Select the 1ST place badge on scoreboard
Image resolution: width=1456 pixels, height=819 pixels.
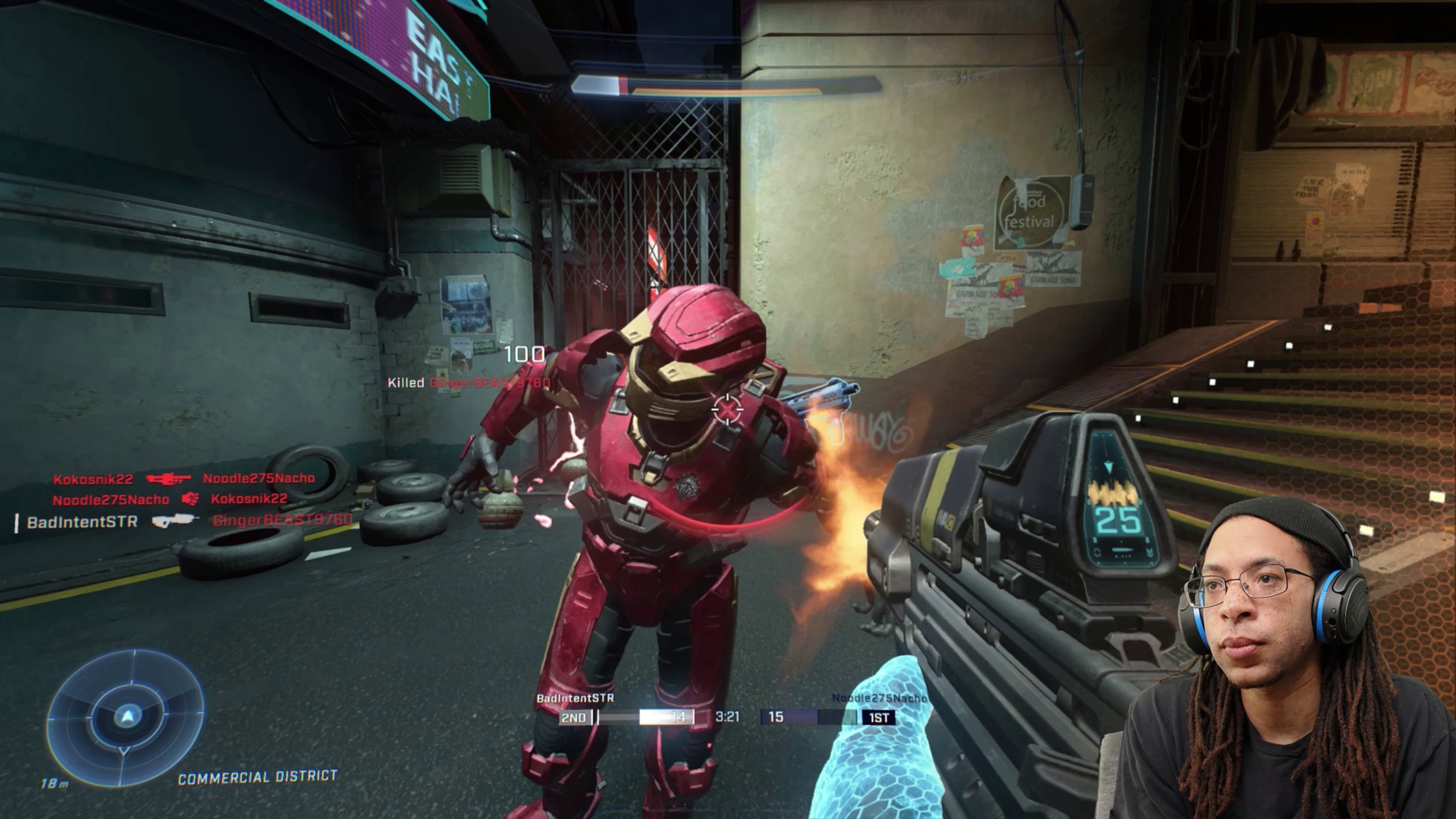point(878,718)
